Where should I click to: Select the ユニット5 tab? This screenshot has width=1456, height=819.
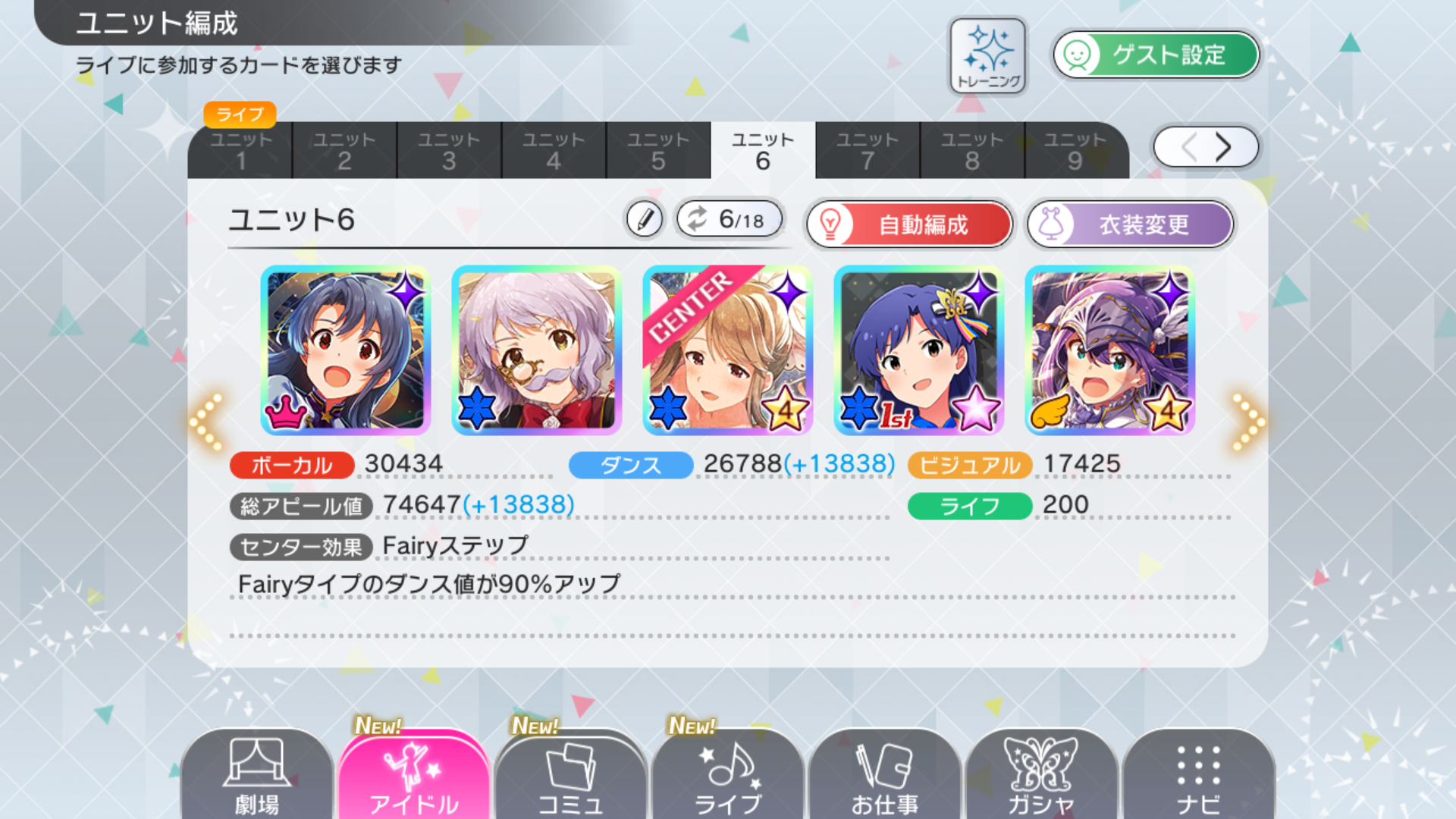click(x=658, y=150)
